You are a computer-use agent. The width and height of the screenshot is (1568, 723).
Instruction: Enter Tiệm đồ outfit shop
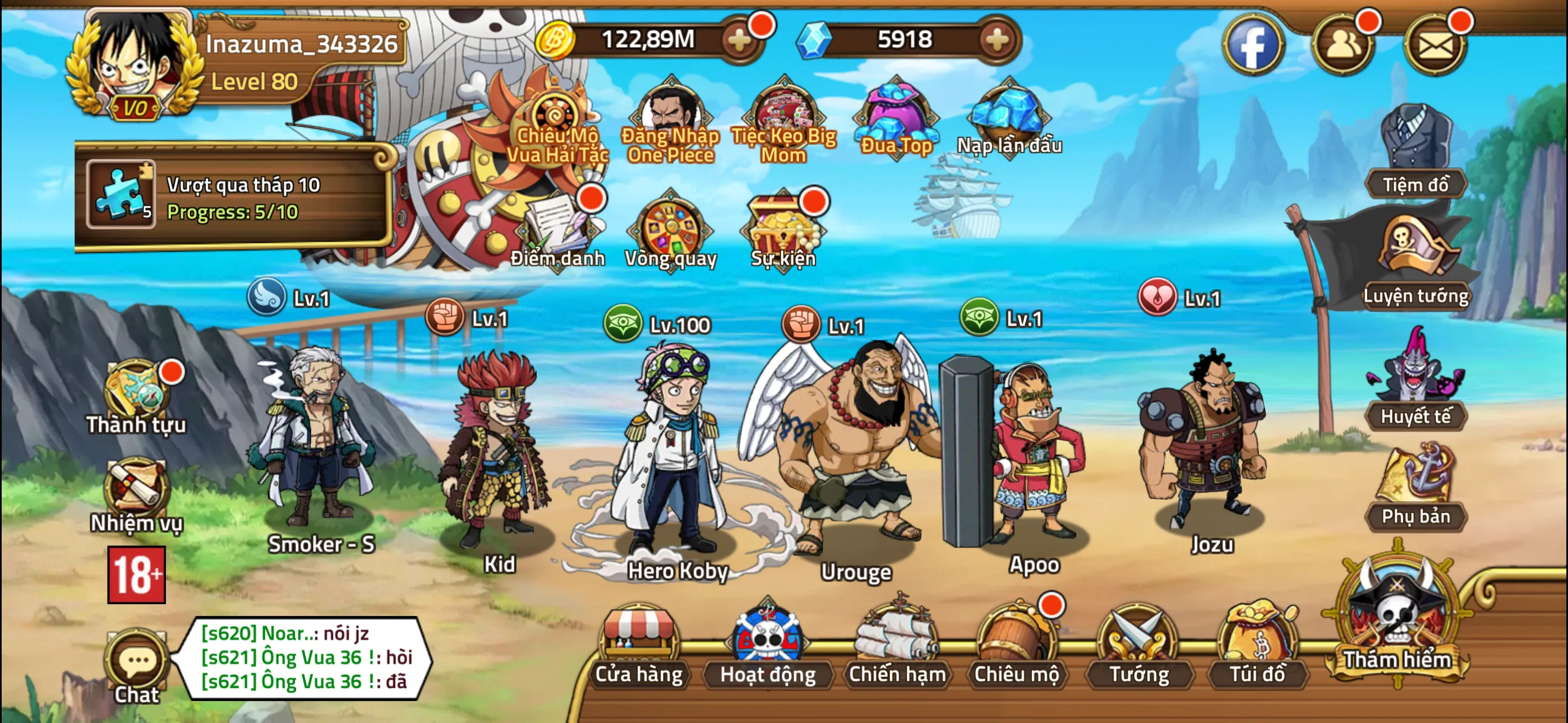pyautogui.click(x=1415, y=152)
